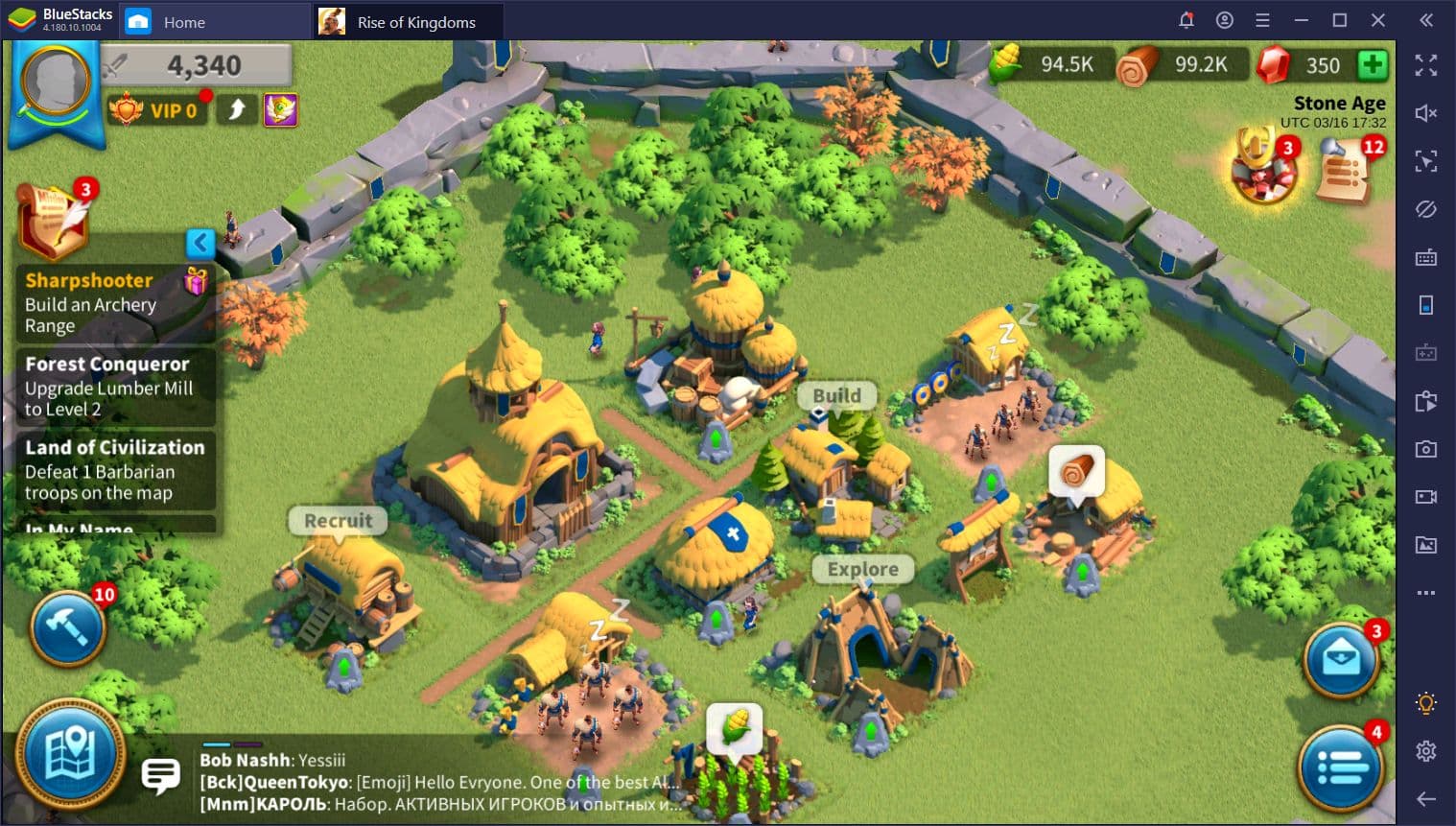The height and width of the screenshot is (826, 1456).
Task: Start the BlueStacks screen recorder
Action: tap(1426, 496)
